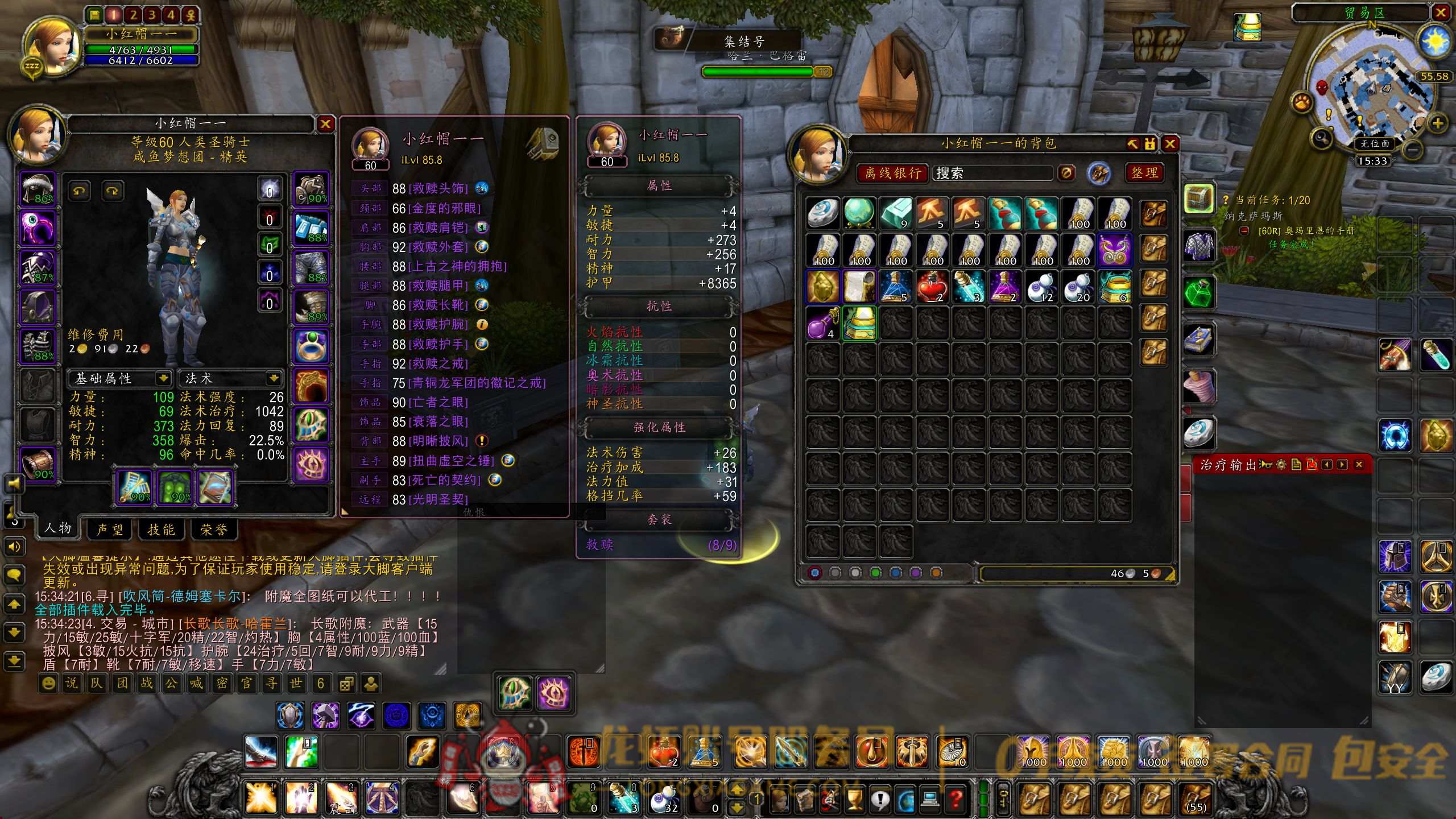Select the 荣誉 honor tab
This screenshot has width=1456, height=819.
pyautogui.click(x=214, y=530)
